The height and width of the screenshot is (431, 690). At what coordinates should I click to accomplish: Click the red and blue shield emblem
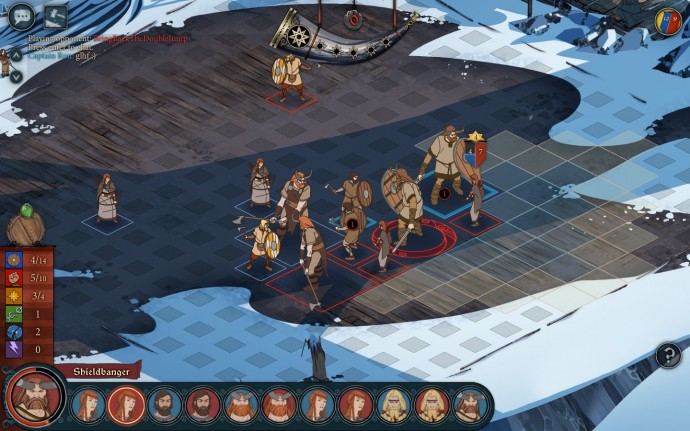(x=668, y=20)
